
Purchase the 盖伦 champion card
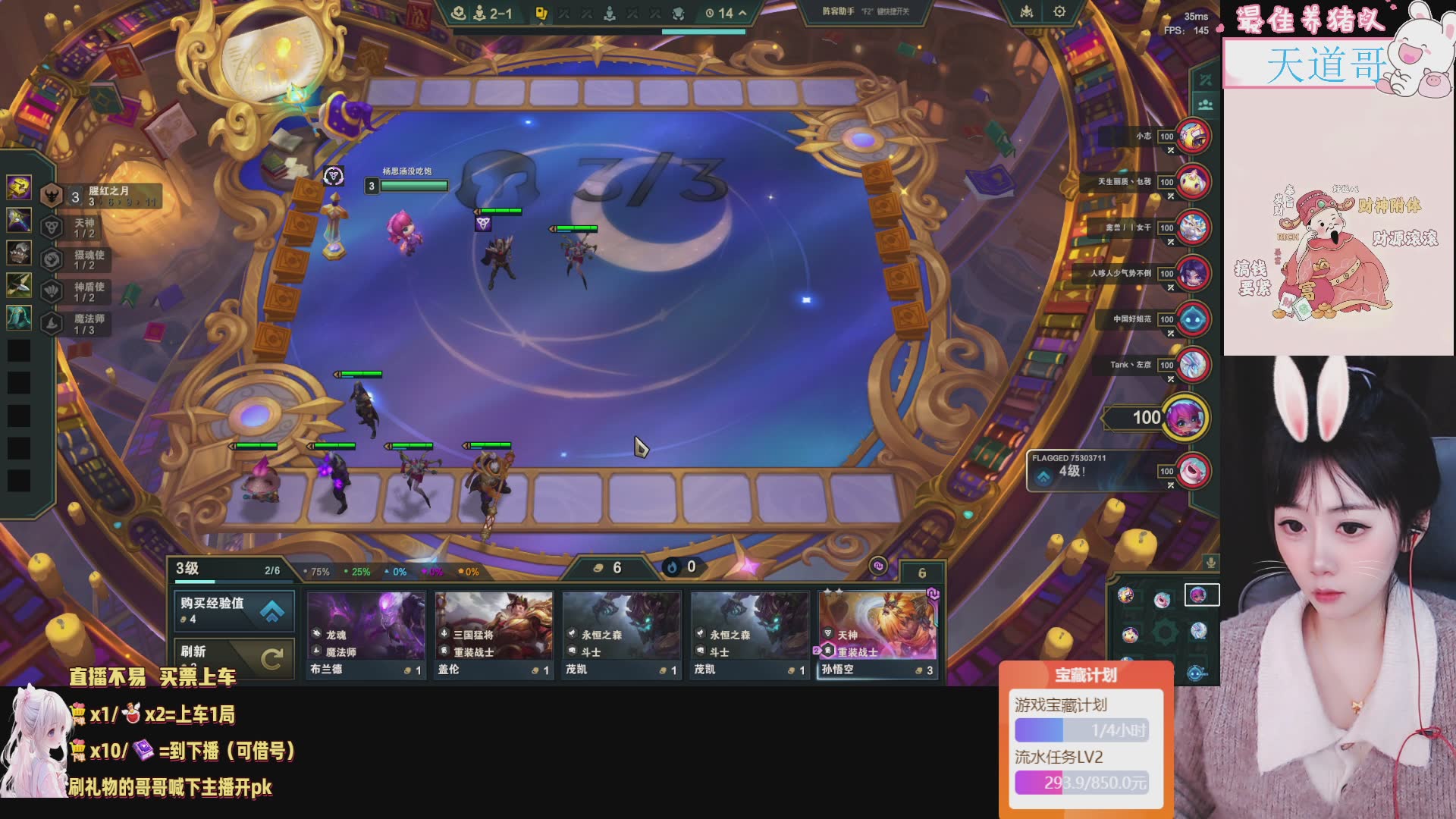[494, 635]
